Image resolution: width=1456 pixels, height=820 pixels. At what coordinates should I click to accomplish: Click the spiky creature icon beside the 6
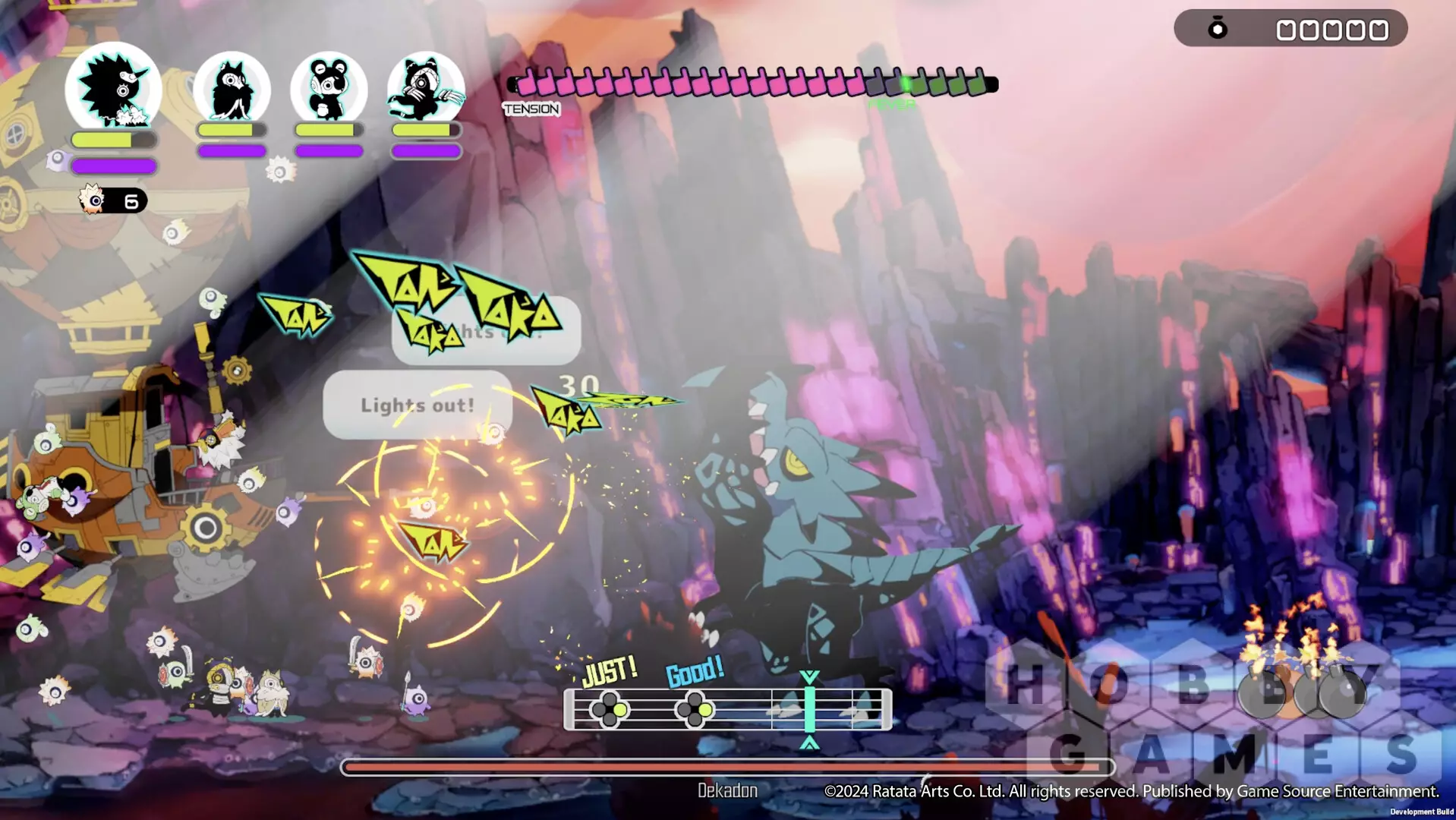tap(93, 200)
